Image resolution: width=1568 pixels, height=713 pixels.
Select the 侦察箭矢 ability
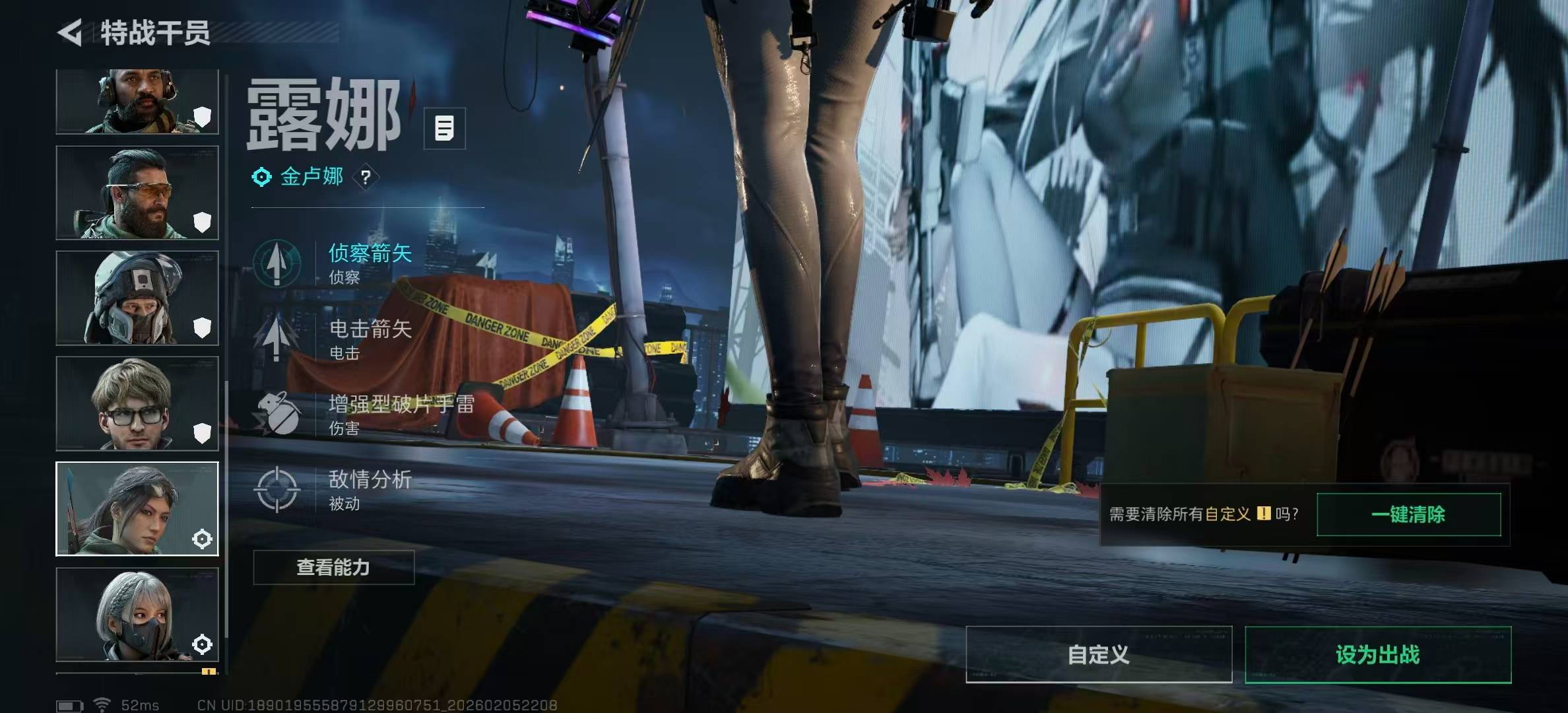click(x=370, y=262)
